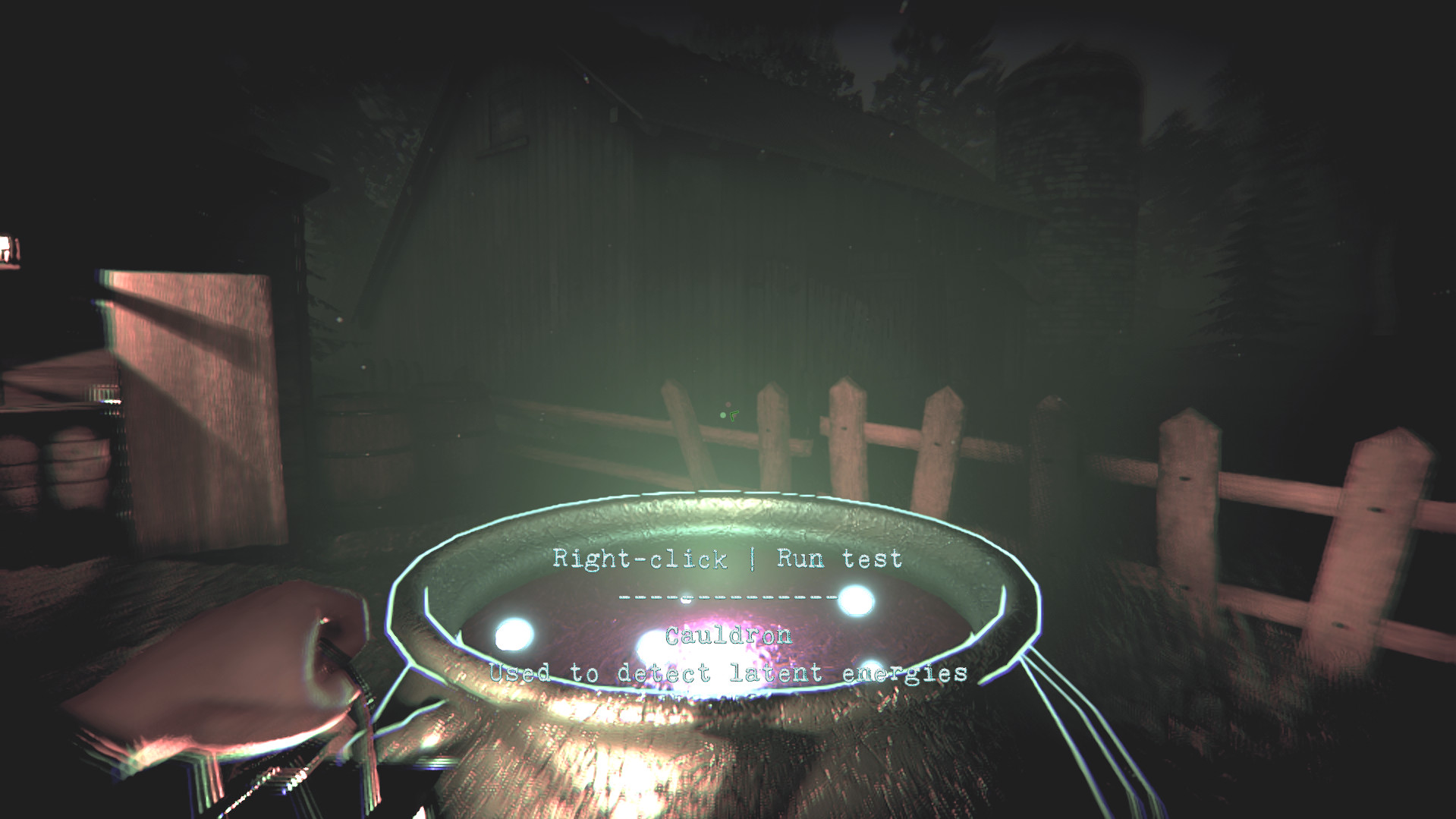Click the faint red dot above the crosshair
The width and height of the screenshot is (1456, 819).
click(x=728, y=405)
